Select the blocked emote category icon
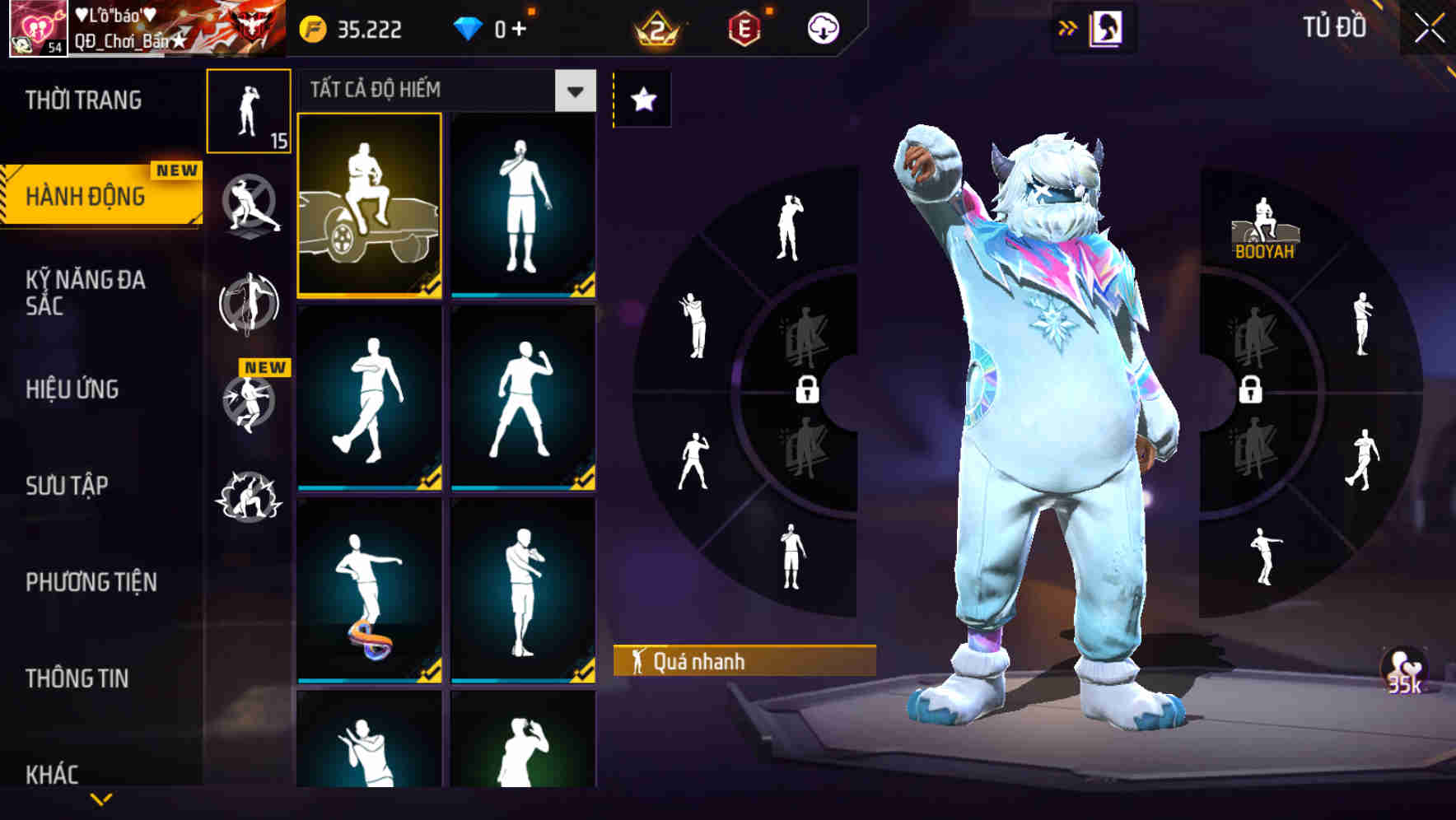1456x820 pixels. click(x=250, y=206)
